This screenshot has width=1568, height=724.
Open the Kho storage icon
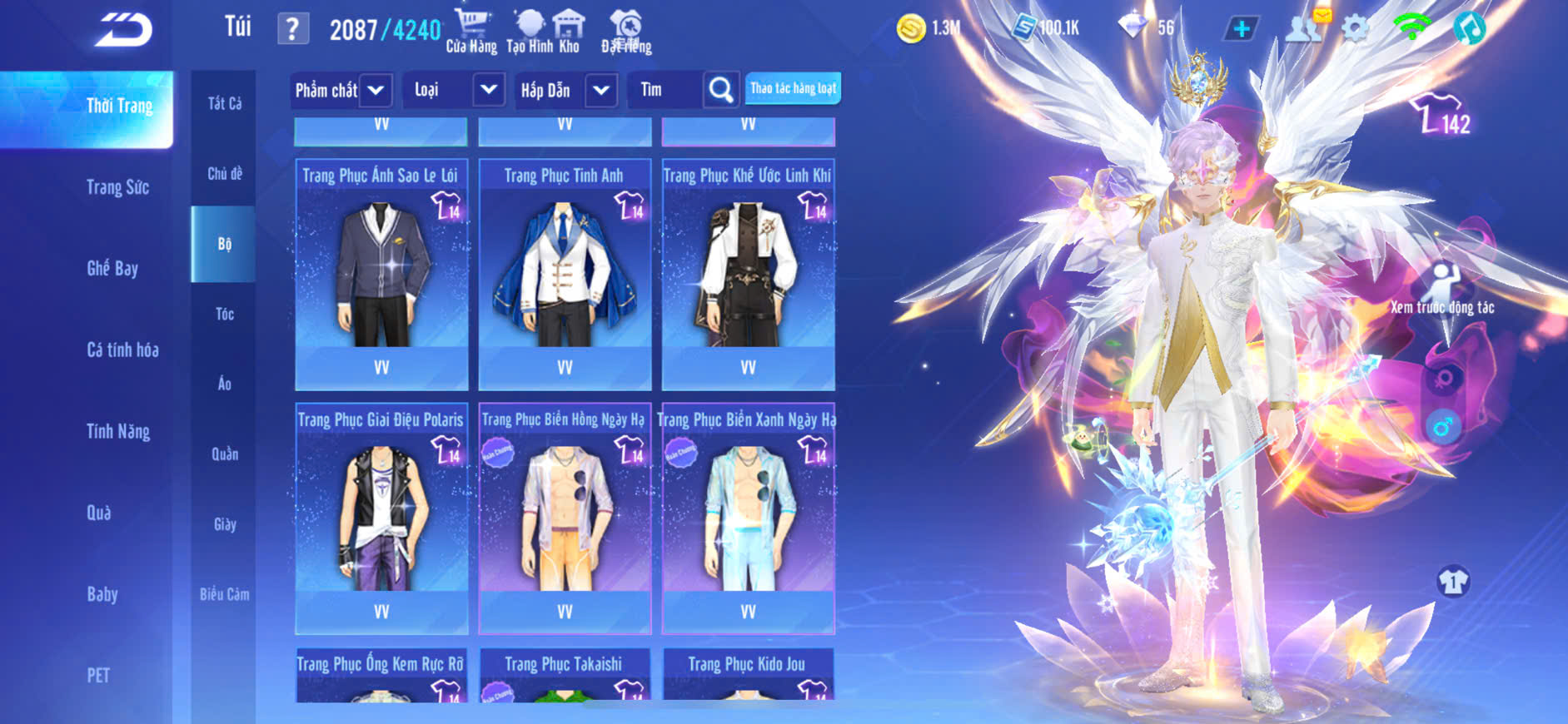[569, 32]
